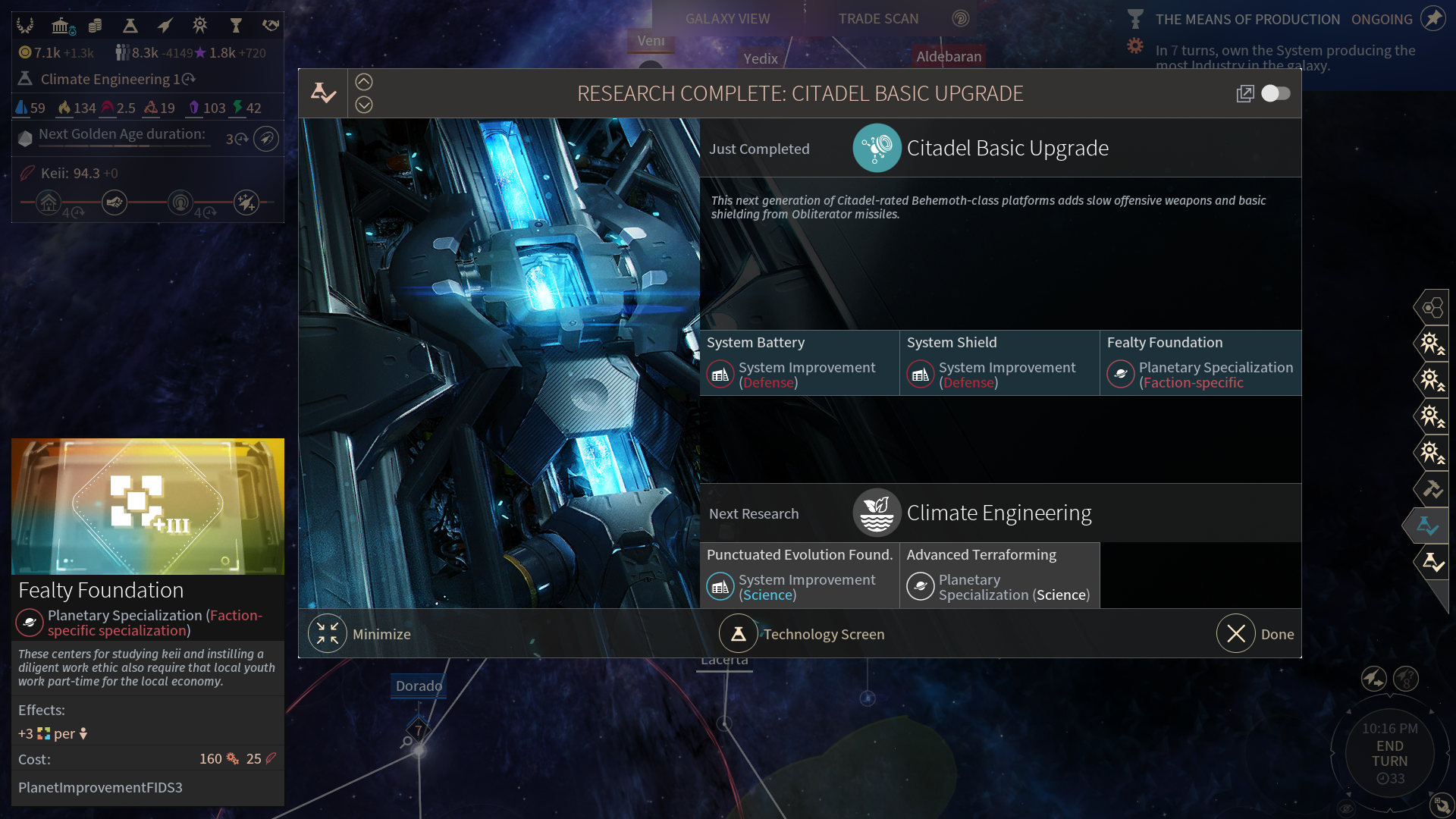This screenshot has height=819, width=1456.
Task: Click the pop-out window icon in header
Action: coord(1244,93)
